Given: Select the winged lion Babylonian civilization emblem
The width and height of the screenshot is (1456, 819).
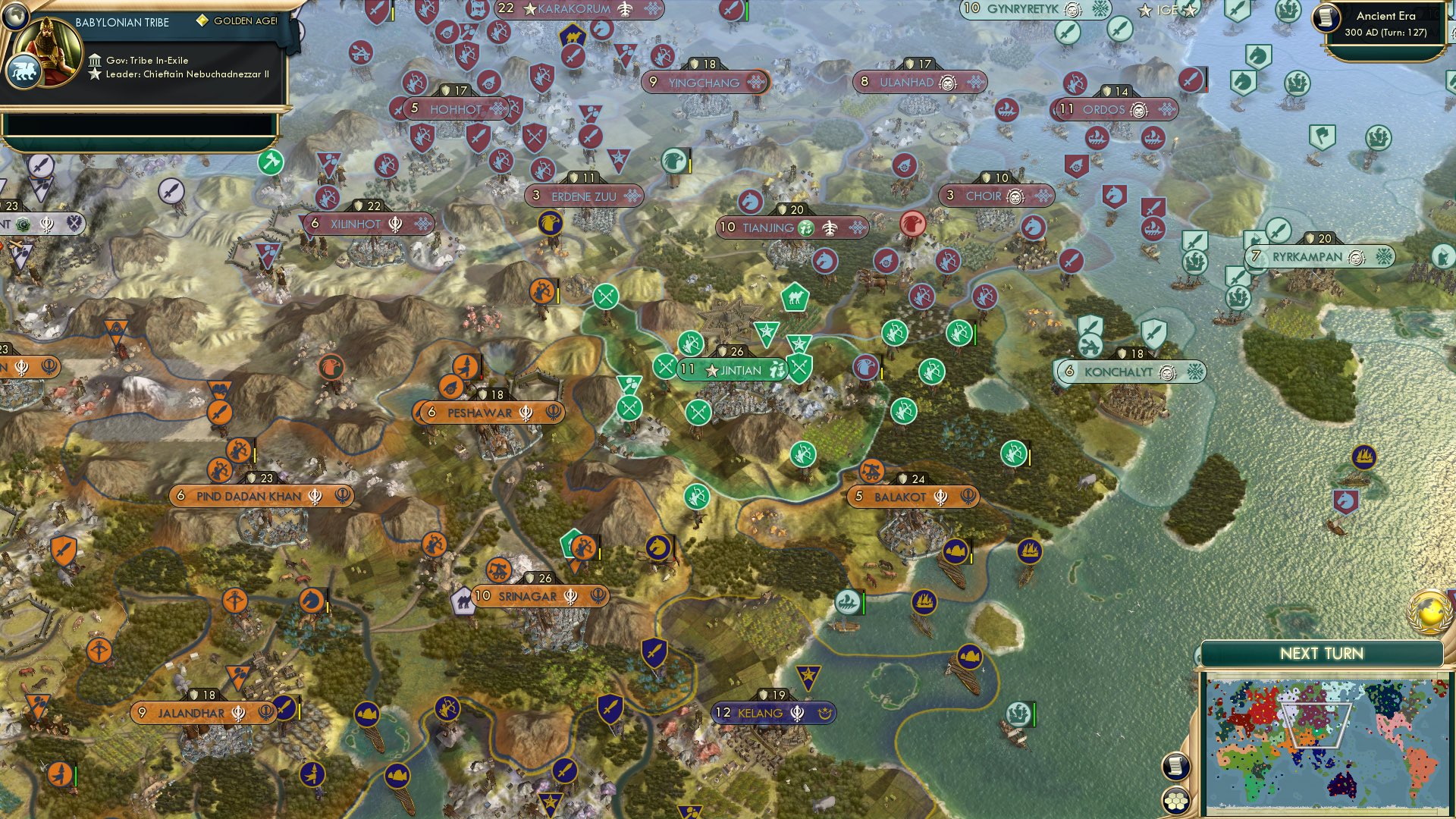Looking at the screenshot, I should coord(24,72).
